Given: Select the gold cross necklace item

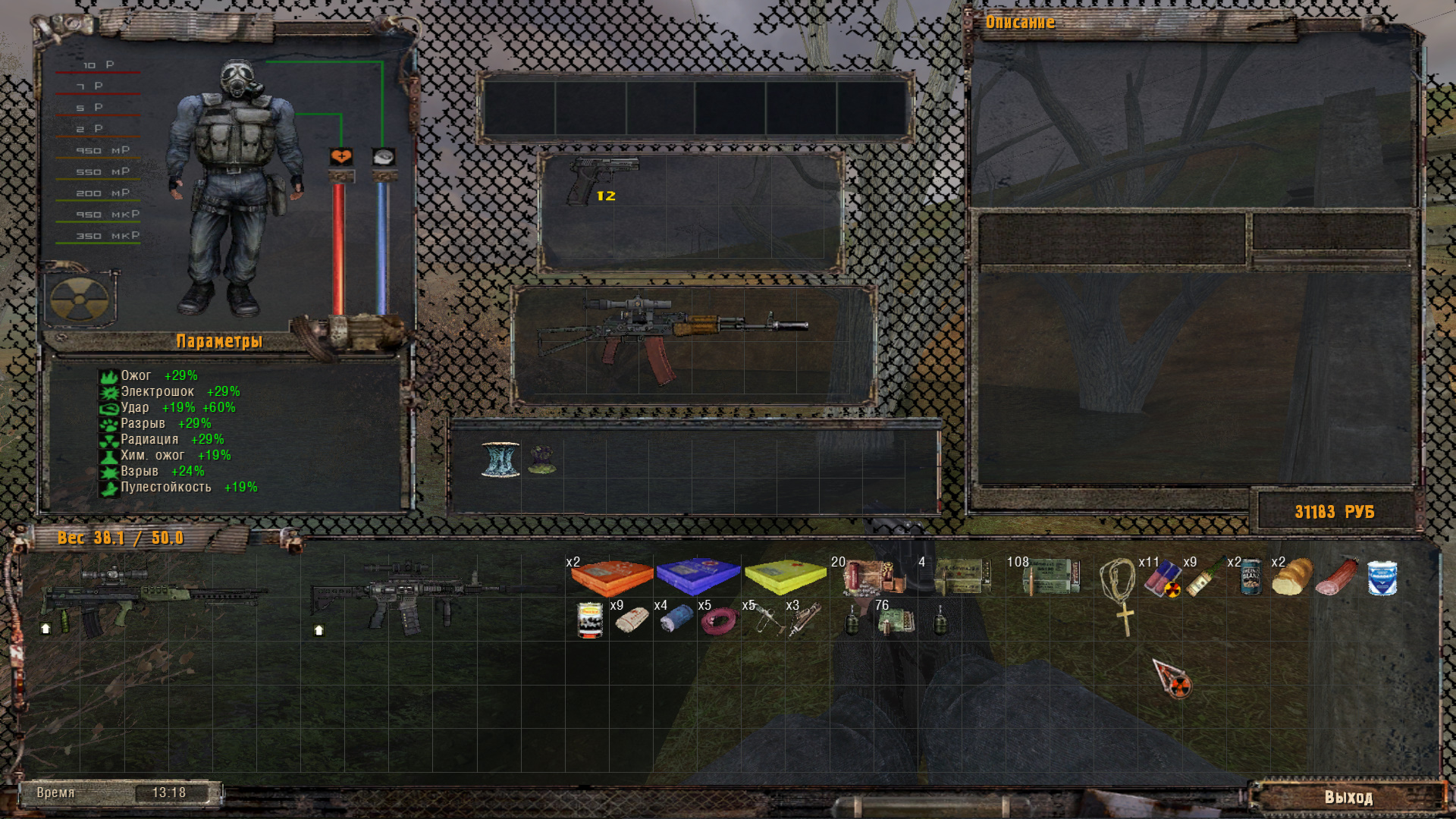Looking at the screenshot, I should (1118, 595).
